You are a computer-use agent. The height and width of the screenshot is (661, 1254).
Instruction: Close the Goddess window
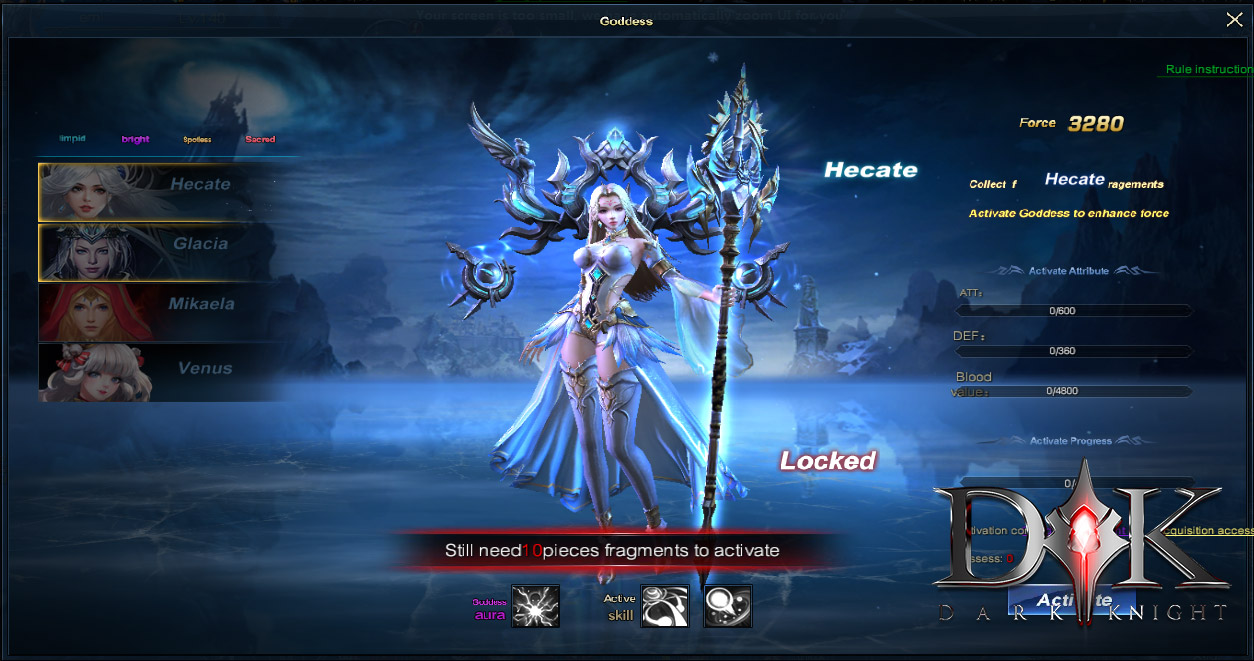[x=1234, y=19]
